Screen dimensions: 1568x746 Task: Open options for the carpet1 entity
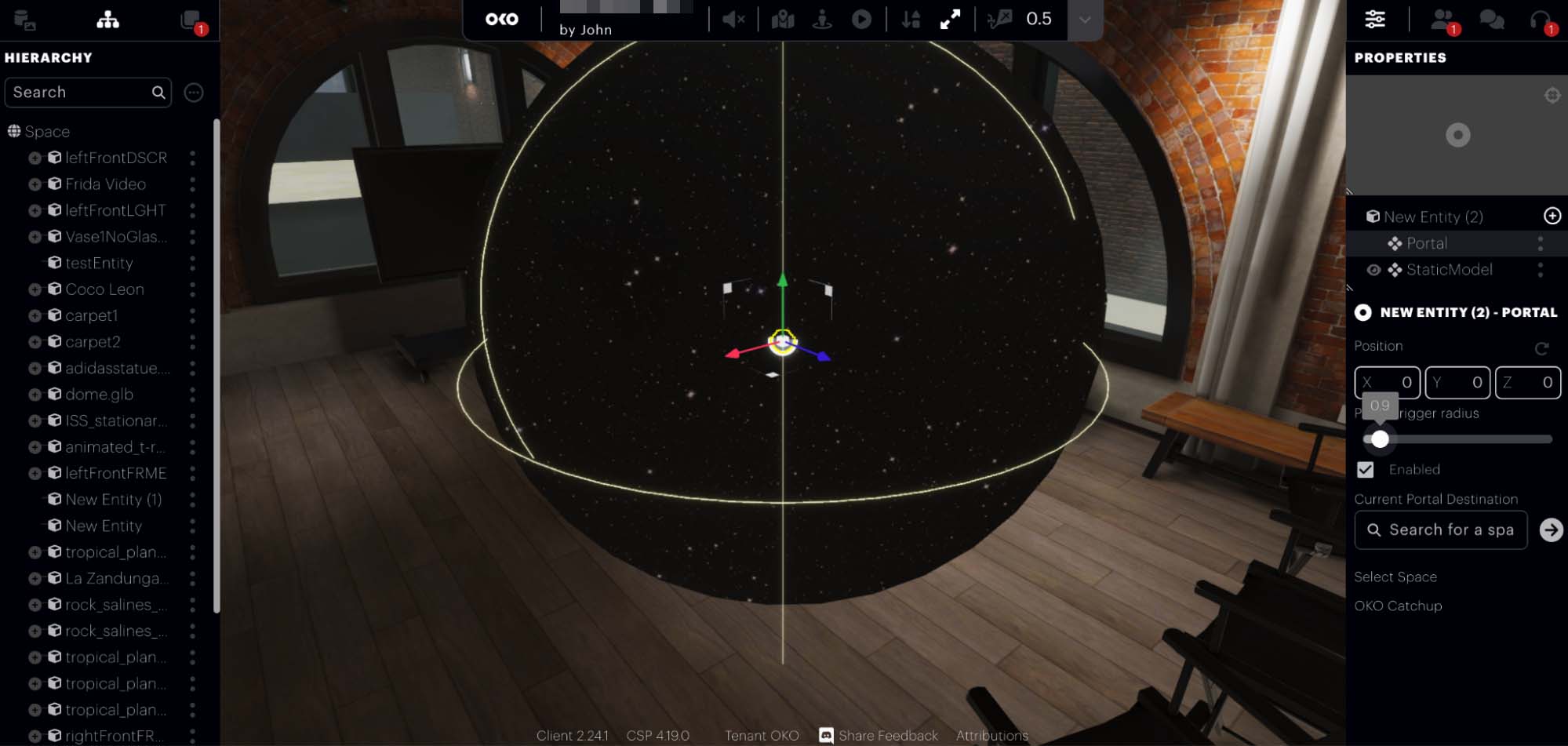coord(192,315)
